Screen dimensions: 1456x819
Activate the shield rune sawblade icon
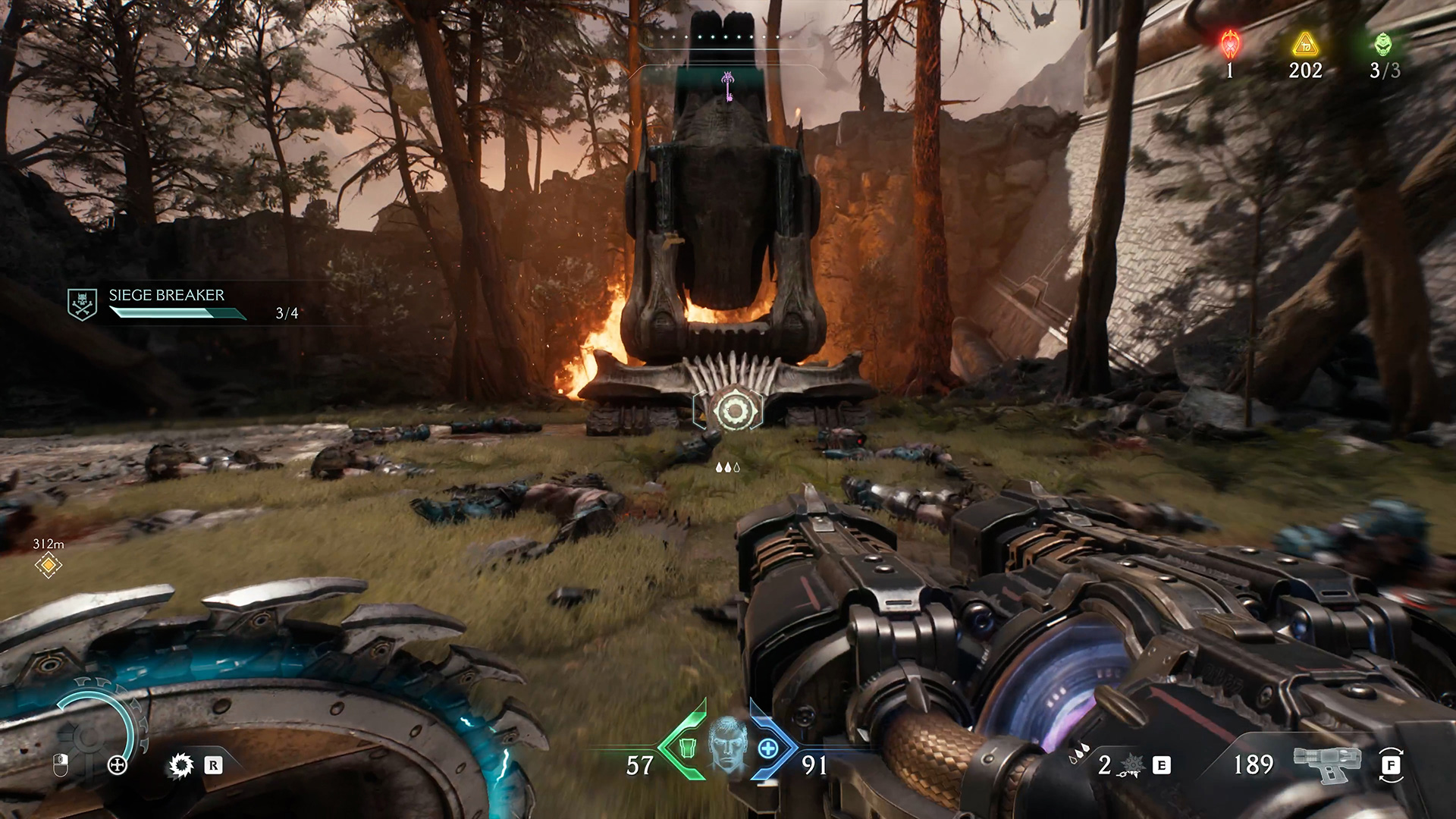180,766
